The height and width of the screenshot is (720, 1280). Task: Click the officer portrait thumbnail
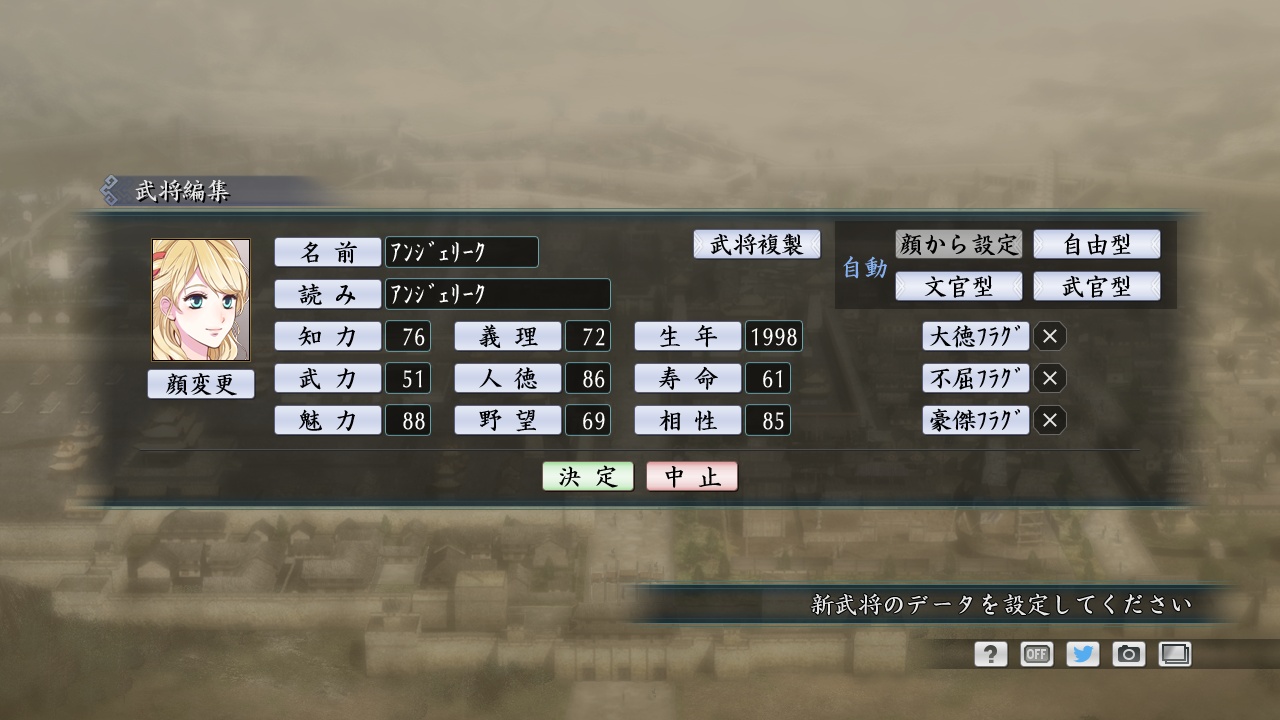(x=201, y=298)
